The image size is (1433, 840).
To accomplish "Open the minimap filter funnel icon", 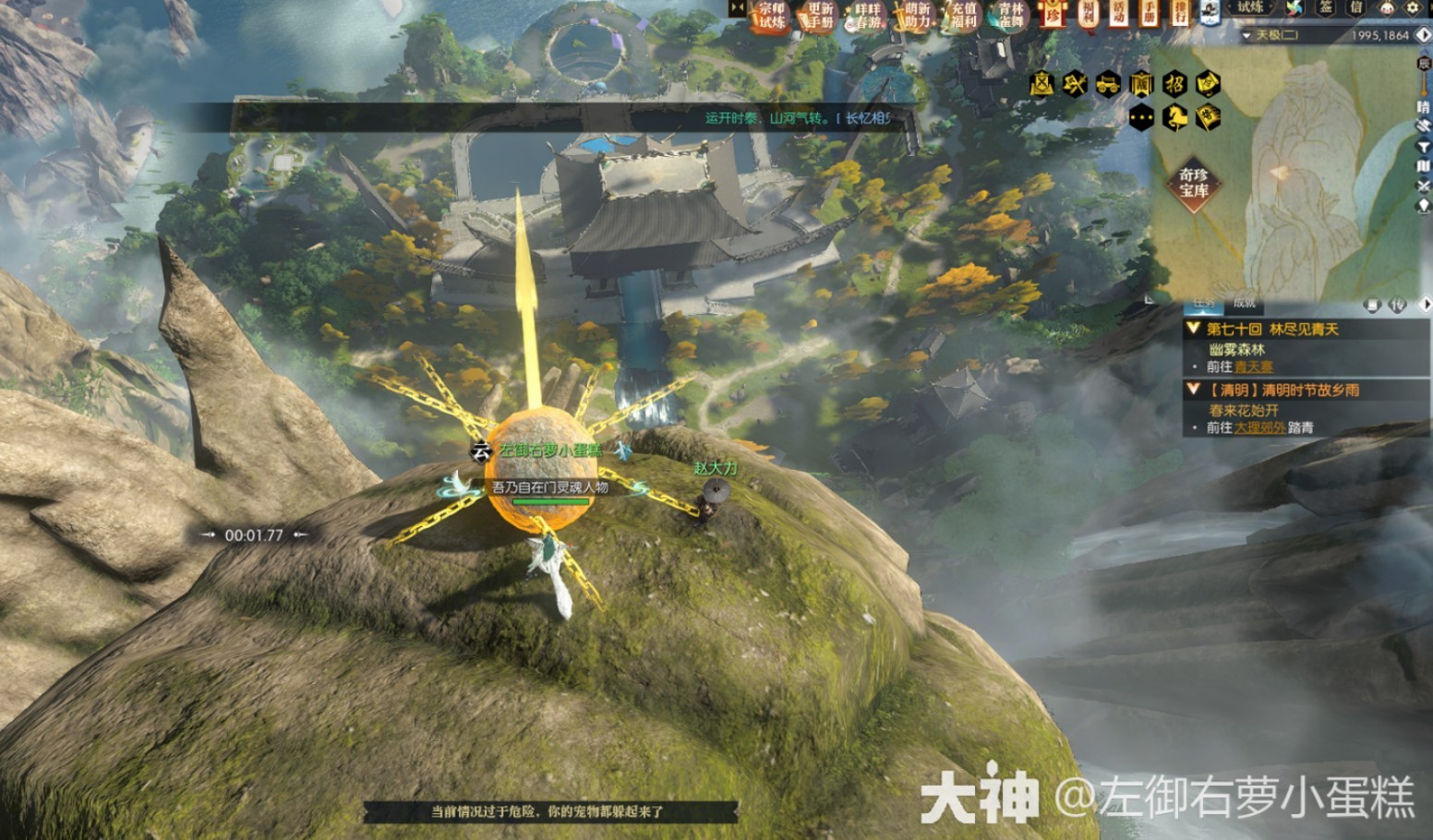I will coord(1423,147).
